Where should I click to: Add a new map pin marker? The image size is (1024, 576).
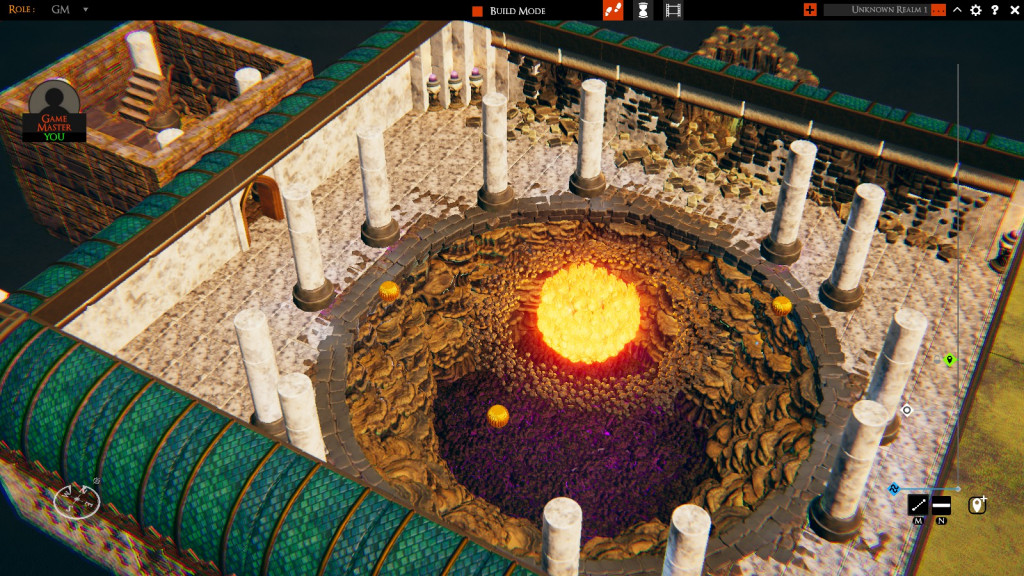tap(977, 505)
